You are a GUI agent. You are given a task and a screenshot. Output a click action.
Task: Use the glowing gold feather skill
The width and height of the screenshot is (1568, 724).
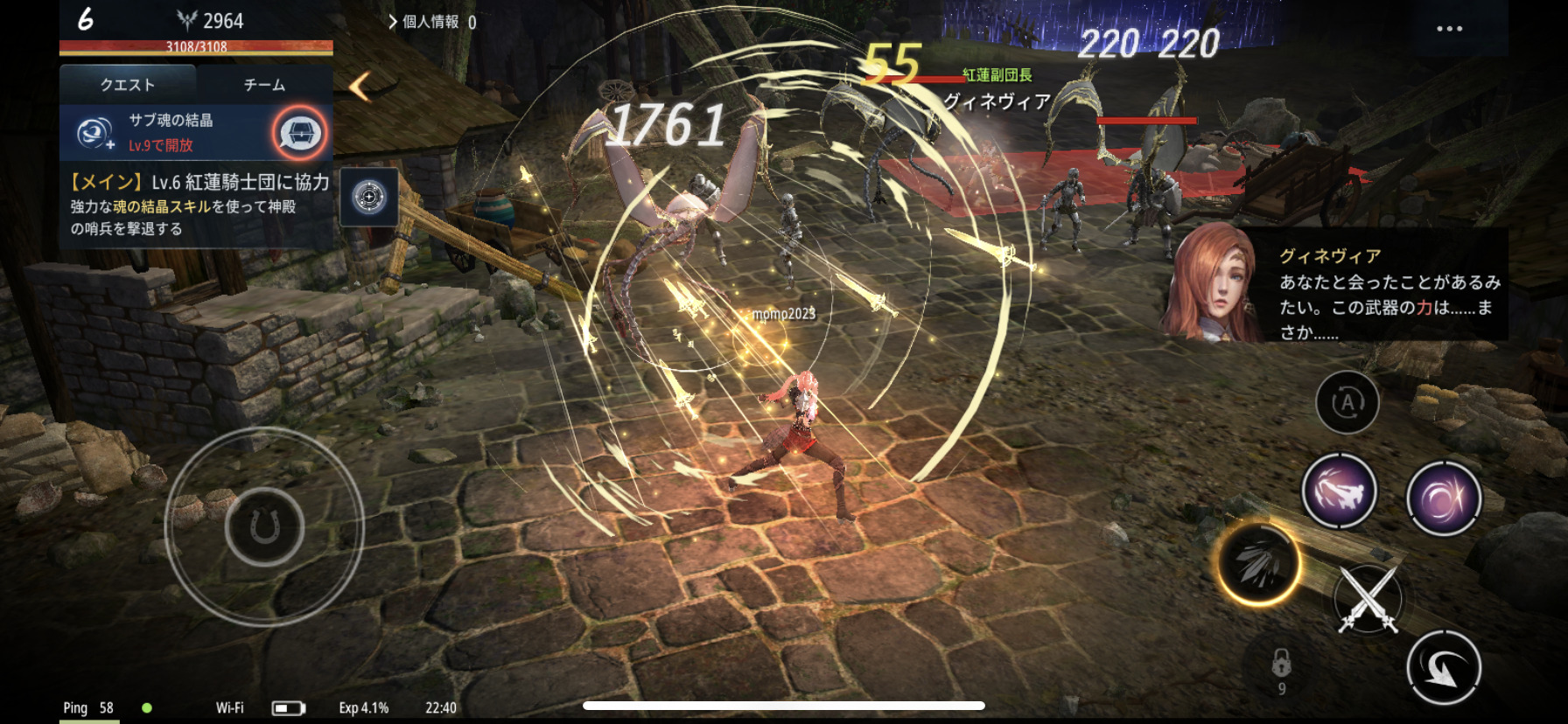(x=1259, y=564)
